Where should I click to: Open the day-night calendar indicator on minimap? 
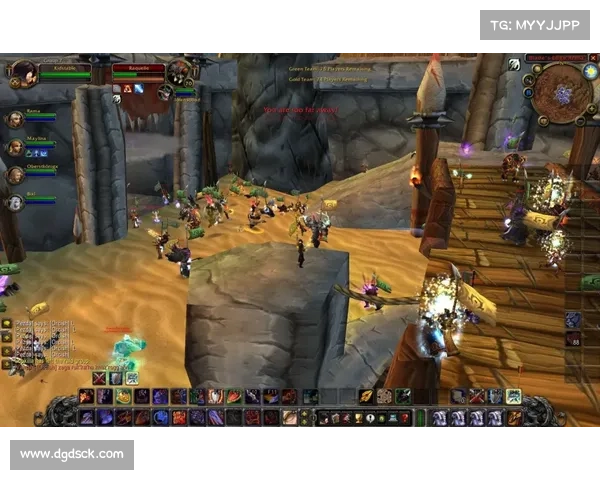(589, 71)
